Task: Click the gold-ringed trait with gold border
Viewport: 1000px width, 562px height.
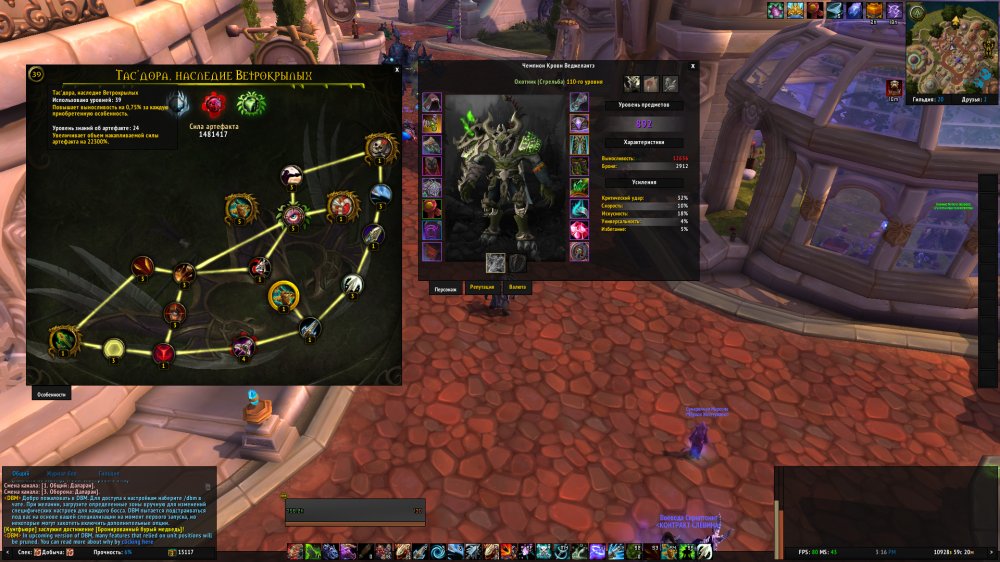Action: click(x=283, y=295)
